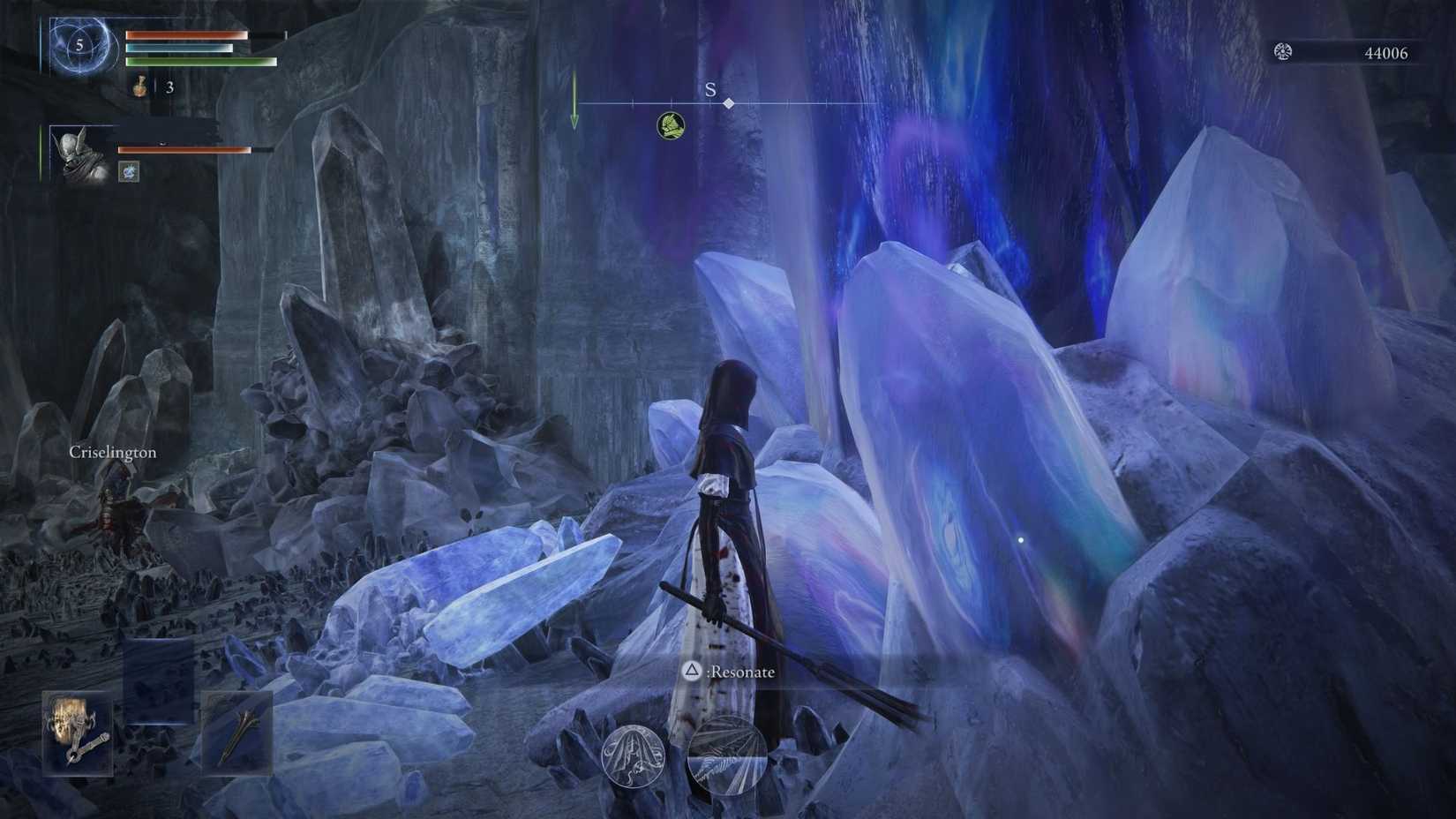Click the rune count 44006
The width and height of the screenshot is (1456, 819).
tap(1387, 52)
